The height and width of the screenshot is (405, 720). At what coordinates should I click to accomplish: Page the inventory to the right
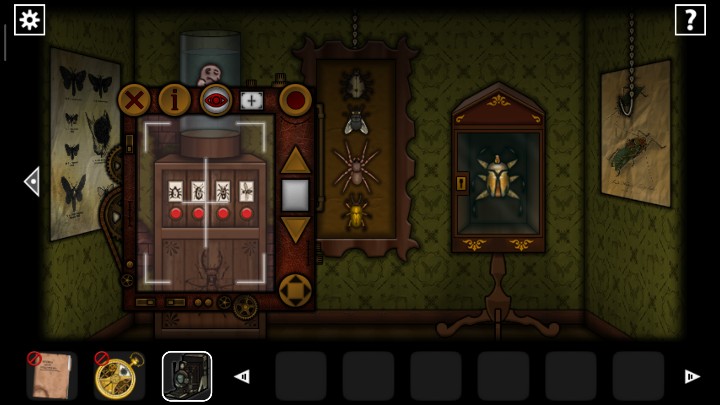691,377
